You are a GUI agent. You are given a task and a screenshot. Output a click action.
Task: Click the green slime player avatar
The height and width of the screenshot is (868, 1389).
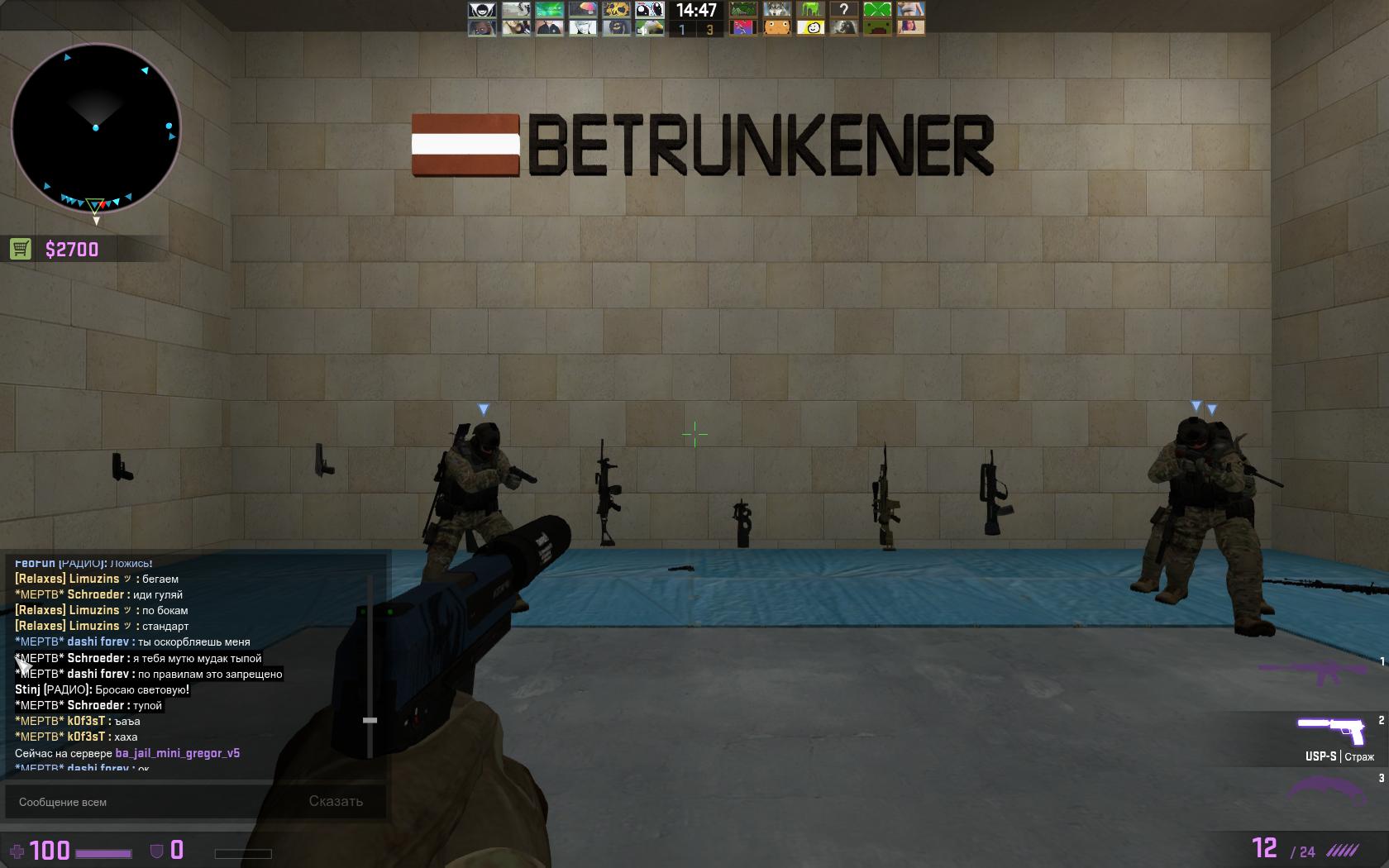pyautogui.click(x=810, y=10)
